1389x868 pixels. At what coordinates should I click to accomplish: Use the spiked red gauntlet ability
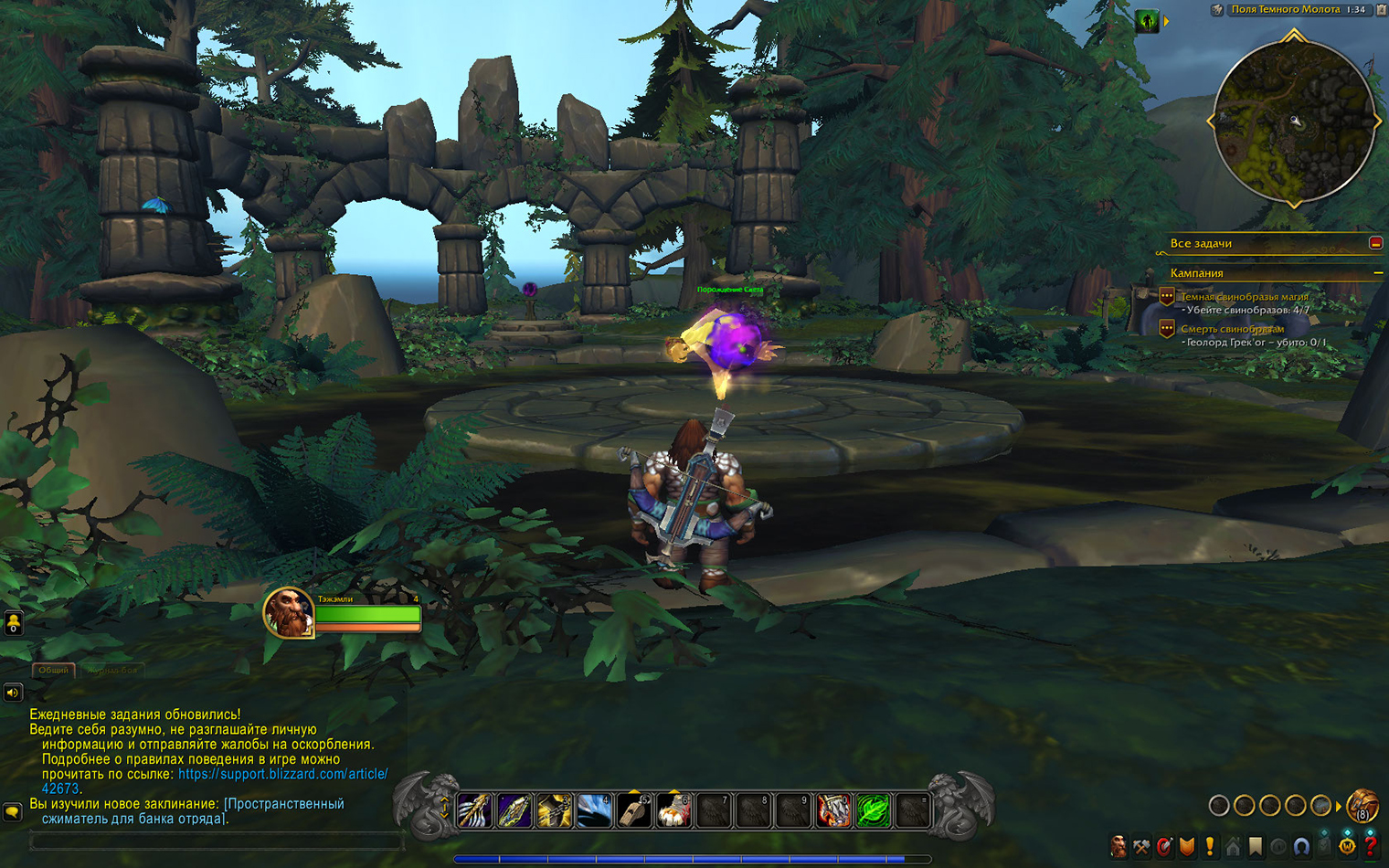coord(833,810)
